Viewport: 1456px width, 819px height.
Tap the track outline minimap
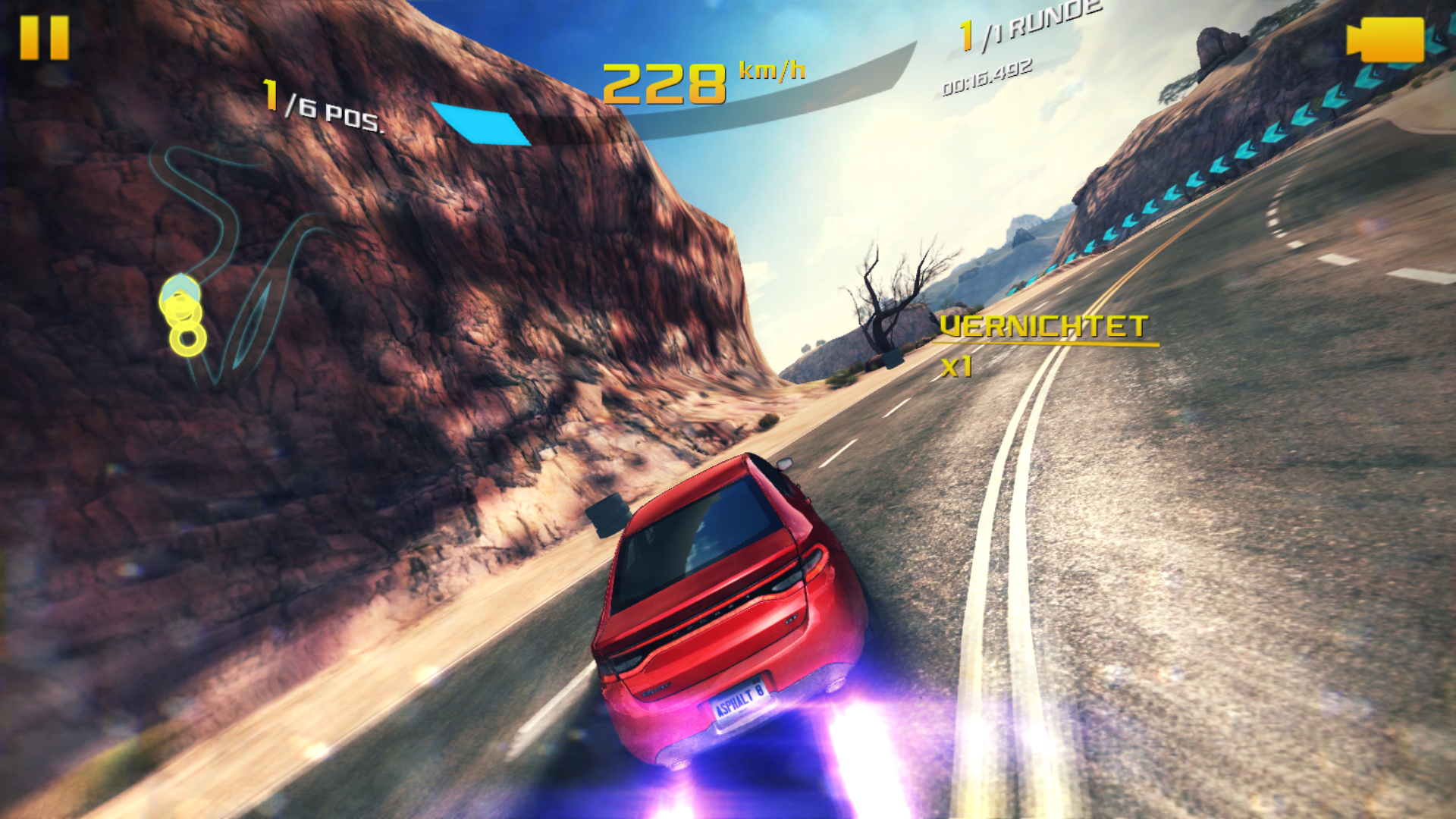point(227,265)
